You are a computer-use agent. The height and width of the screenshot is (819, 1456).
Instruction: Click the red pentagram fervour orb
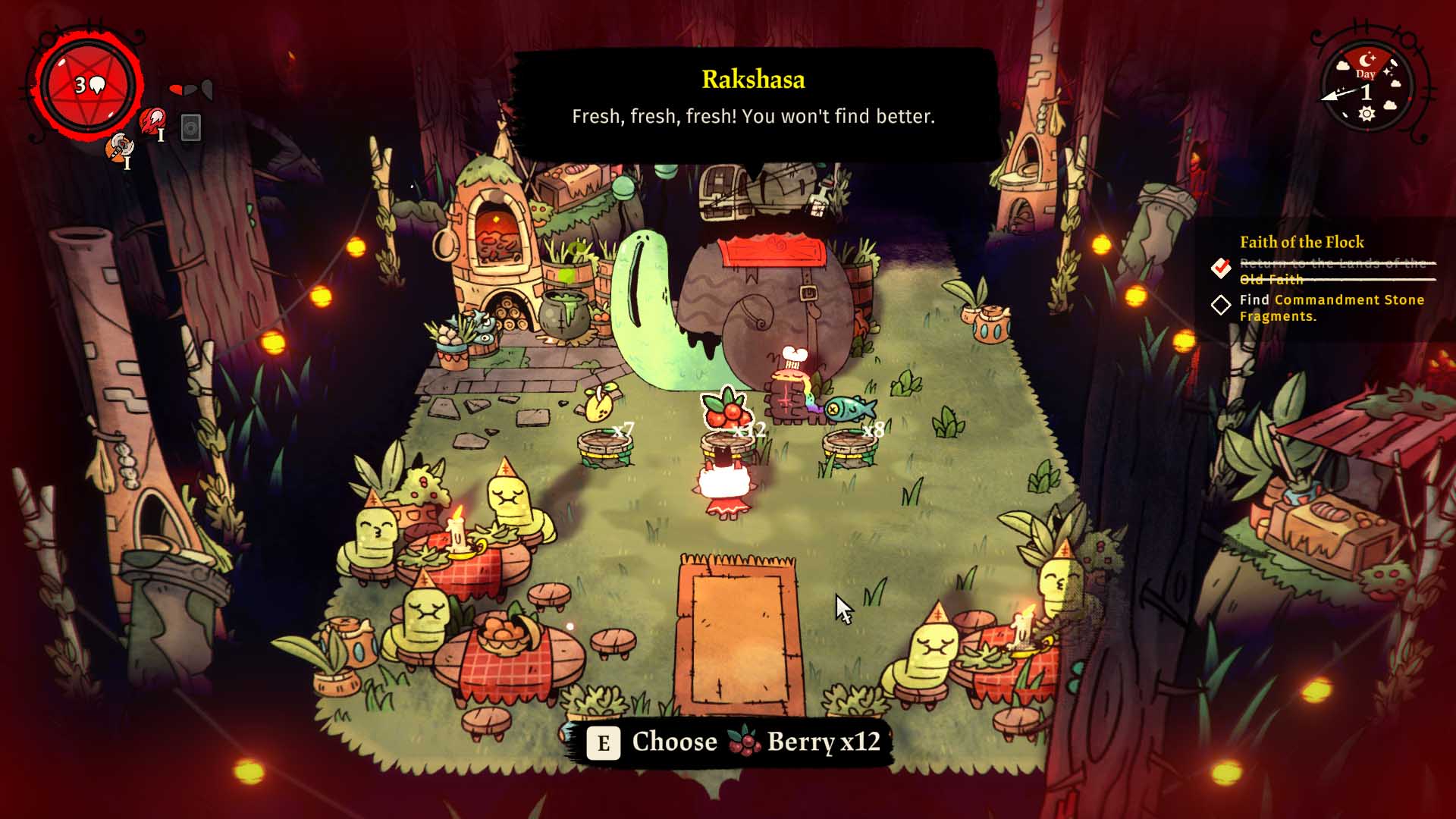[x=88, y=86]
